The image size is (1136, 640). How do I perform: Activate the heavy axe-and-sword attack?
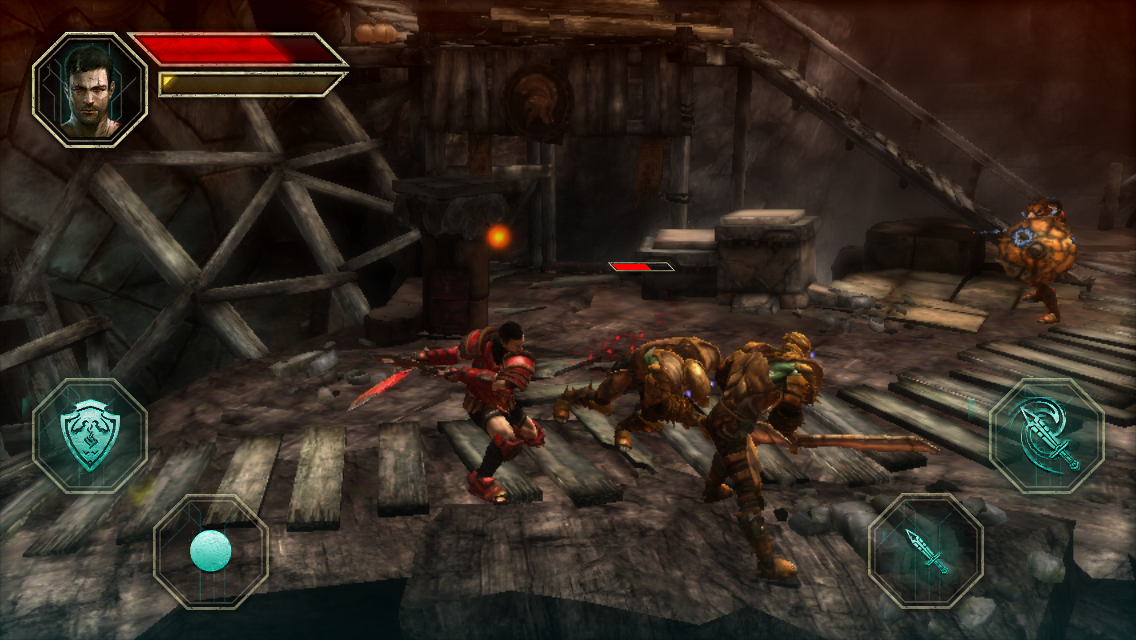tap(1046, 436)
